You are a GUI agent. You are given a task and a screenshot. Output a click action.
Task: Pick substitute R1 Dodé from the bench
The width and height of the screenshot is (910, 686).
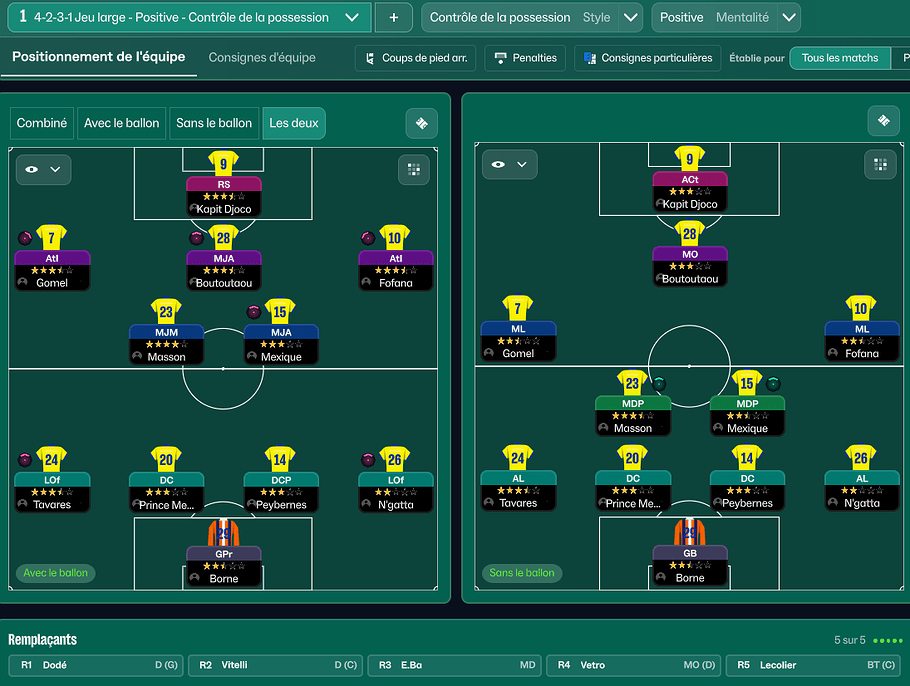click(x=96, y=665)
